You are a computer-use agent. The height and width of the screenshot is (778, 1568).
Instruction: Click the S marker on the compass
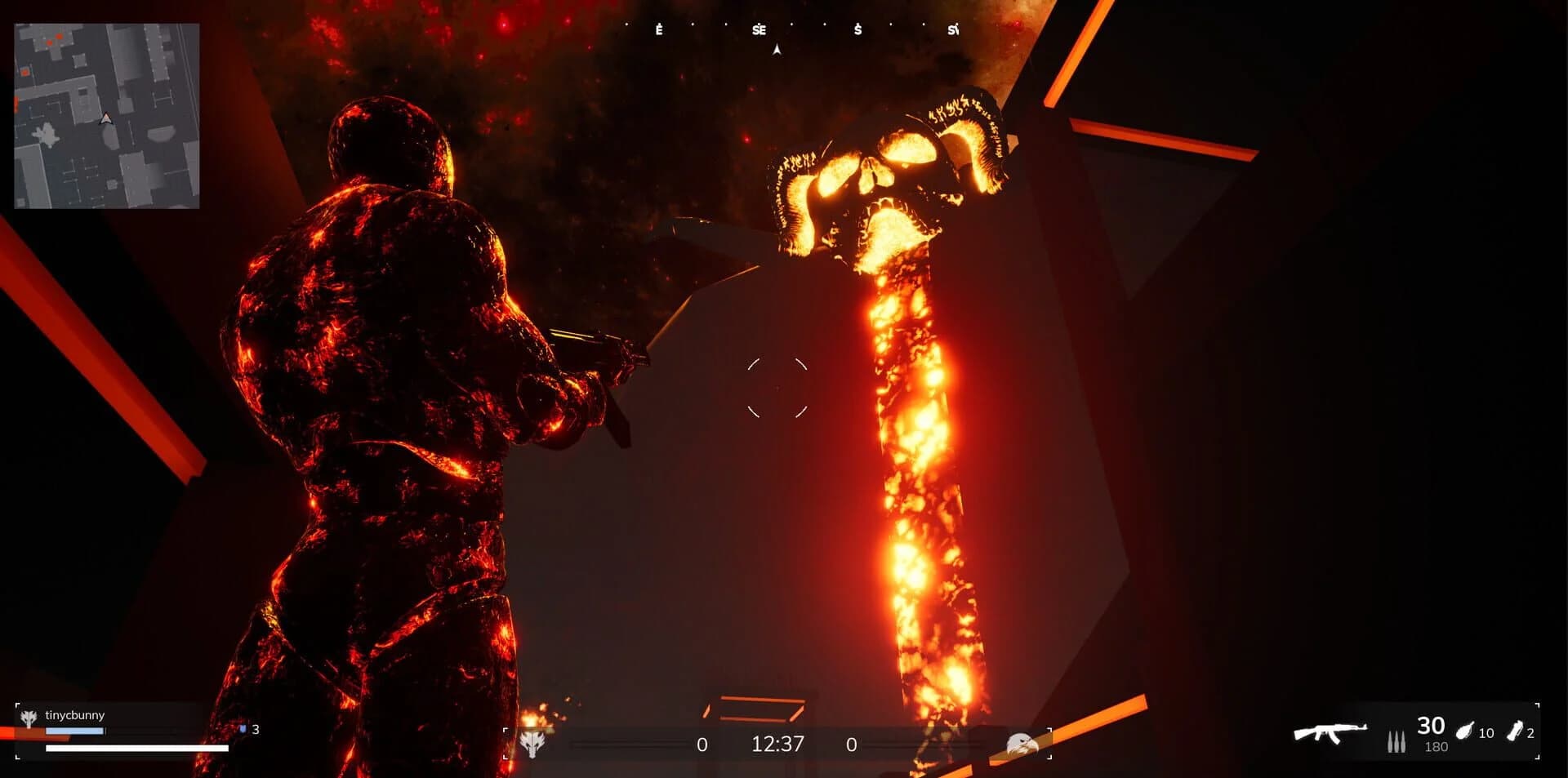coord(857,31)
